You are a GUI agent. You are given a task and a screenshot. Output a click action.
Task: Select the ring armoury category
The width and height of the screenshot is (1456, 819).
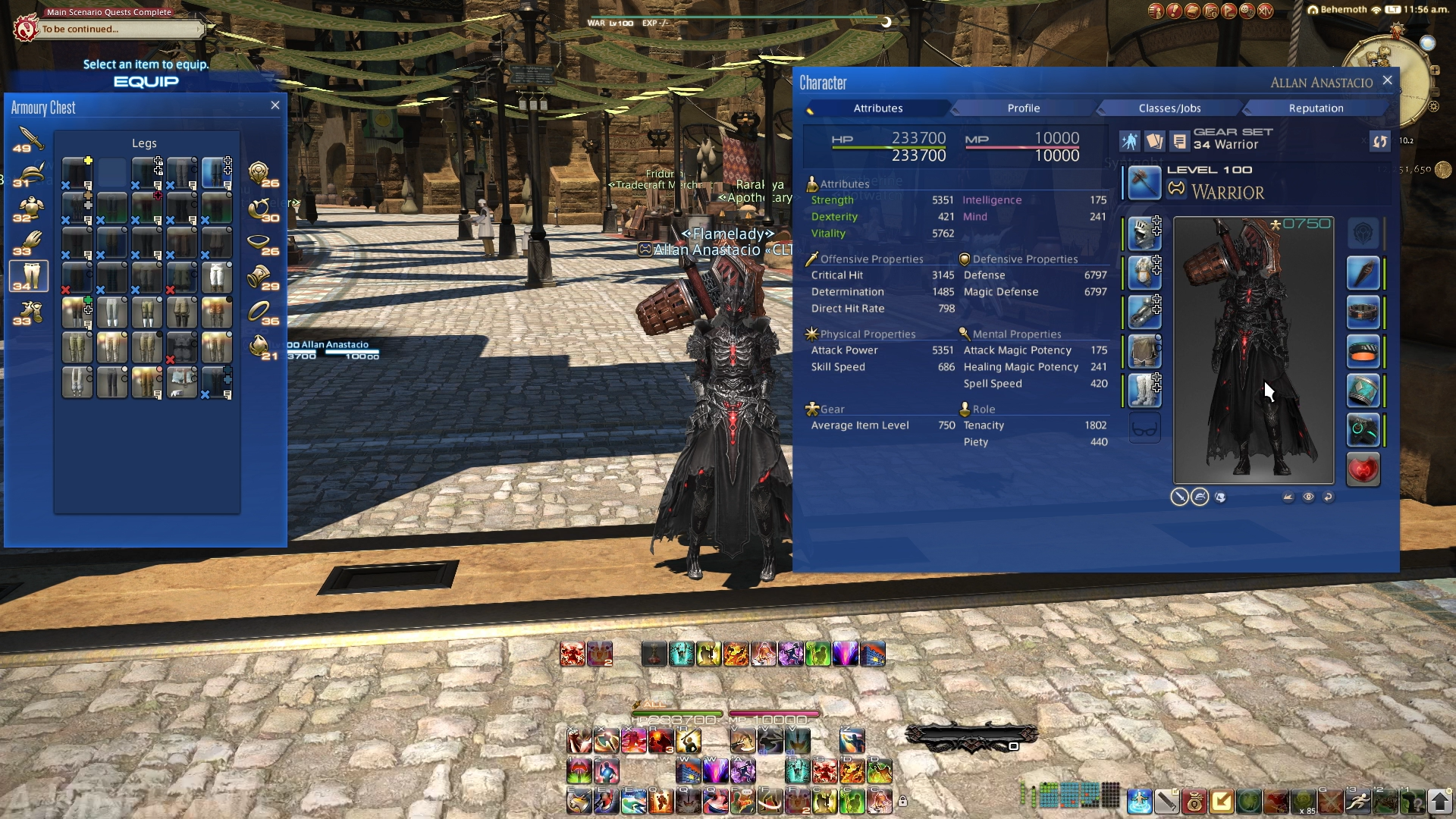[259, 311]
